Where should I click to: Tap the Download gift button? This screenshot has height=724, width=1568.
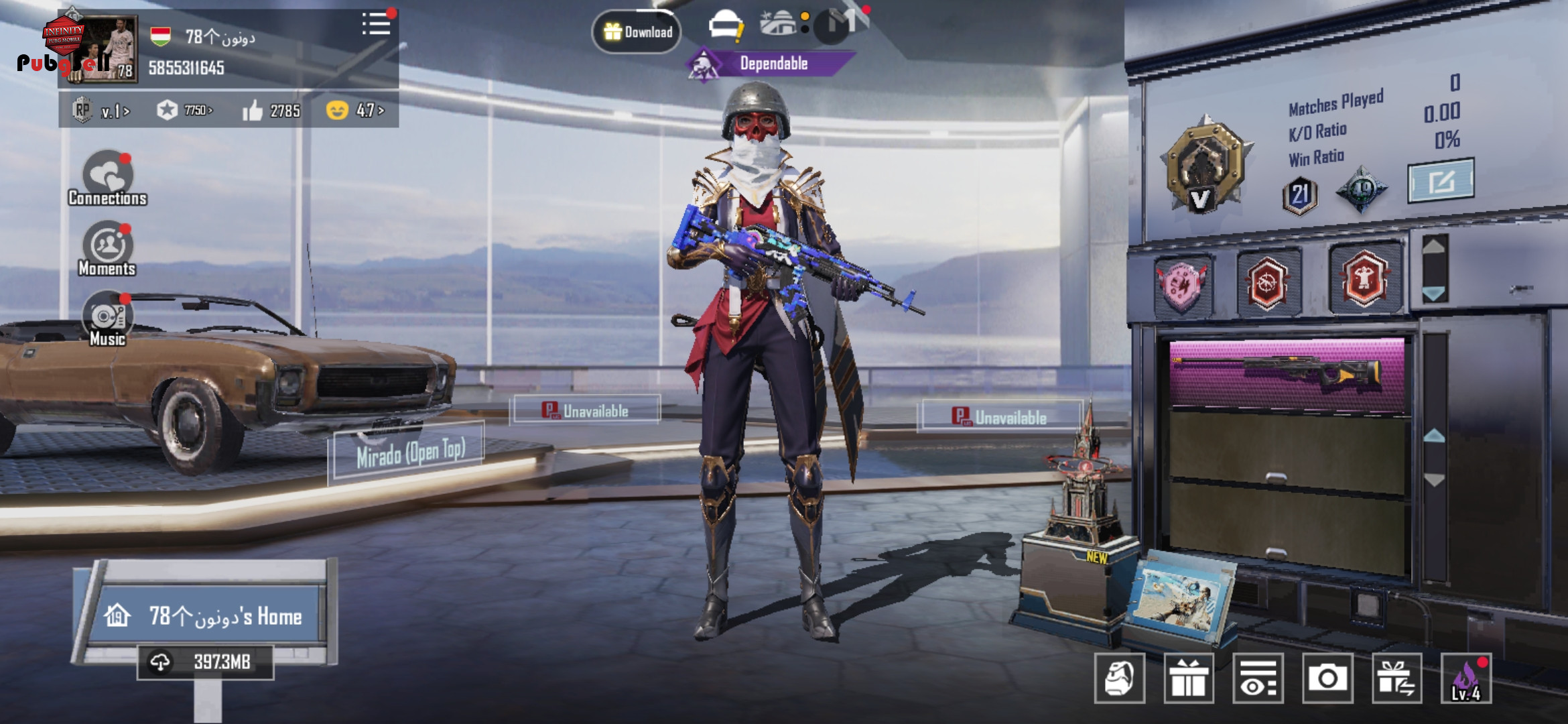(x=637, y=32)
